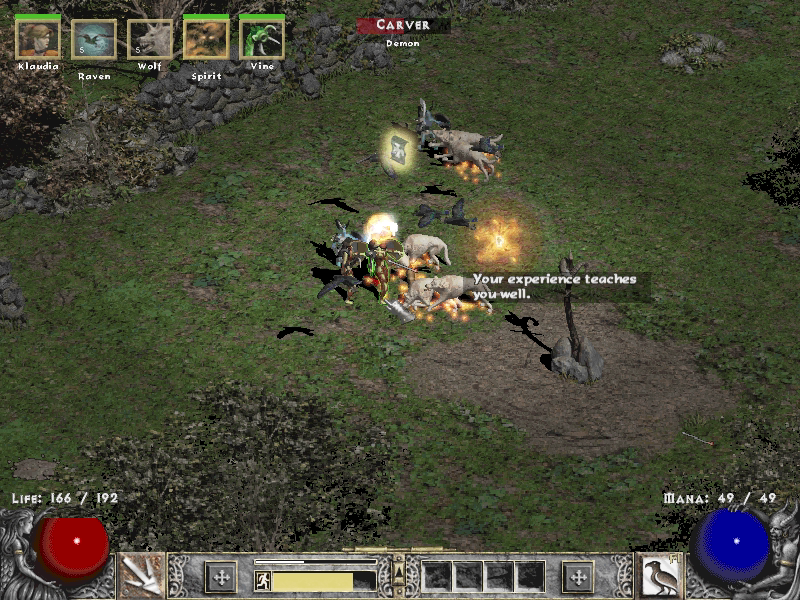Expand the mini menu arrow button
This screenshot has width=800, height=600.
399,571
